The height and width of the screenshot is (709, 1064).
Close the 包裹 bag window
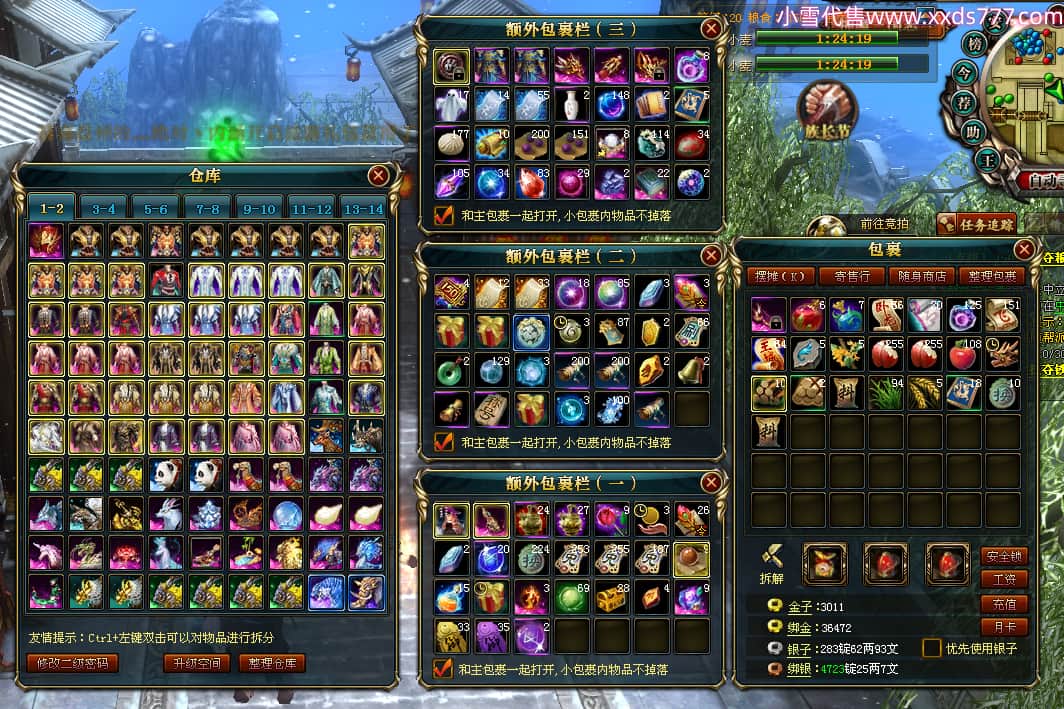click(x=1024, y=249)
